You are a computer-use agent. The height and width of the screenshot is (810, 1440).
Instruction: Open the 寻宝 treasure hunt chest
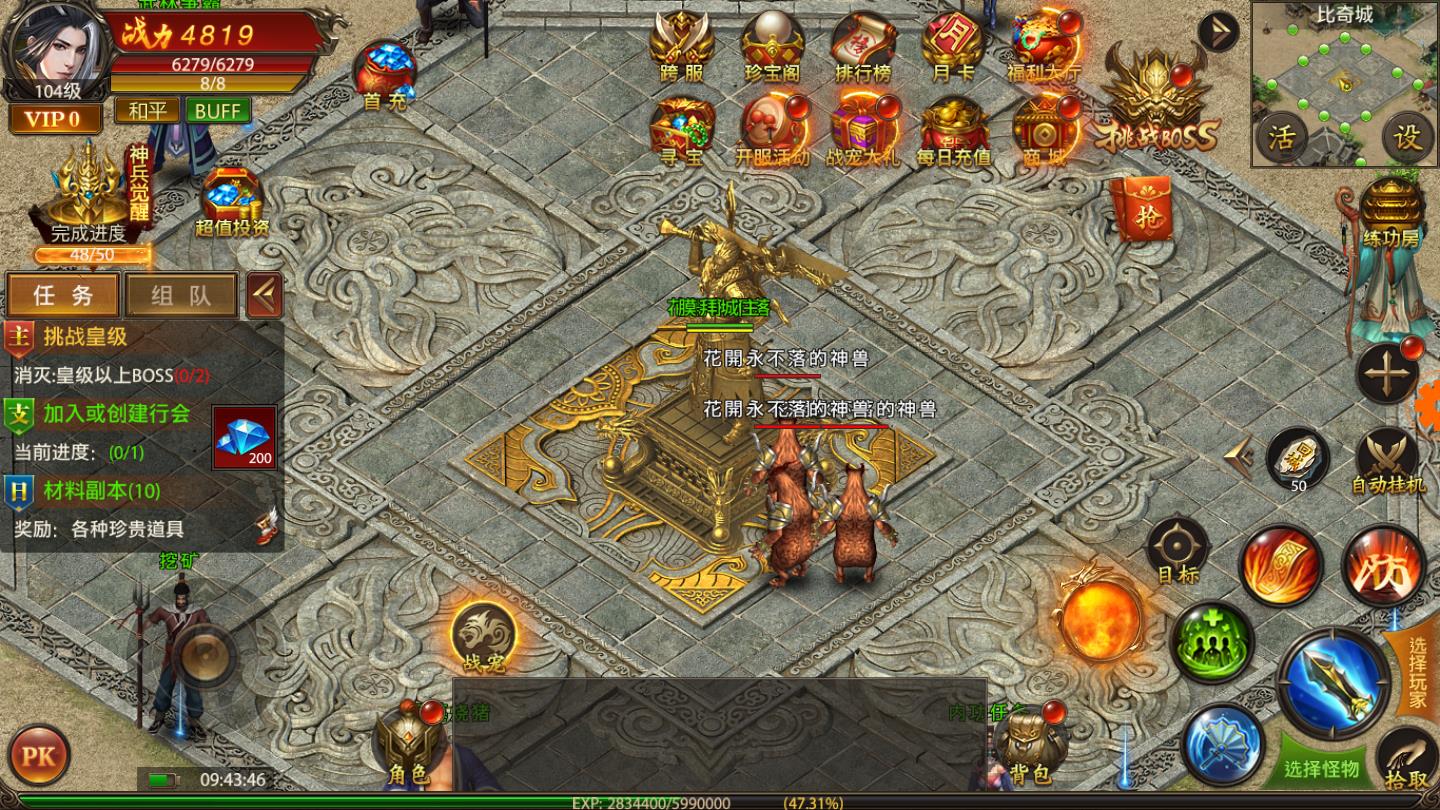pyautogui.click(x=681, y=131)
